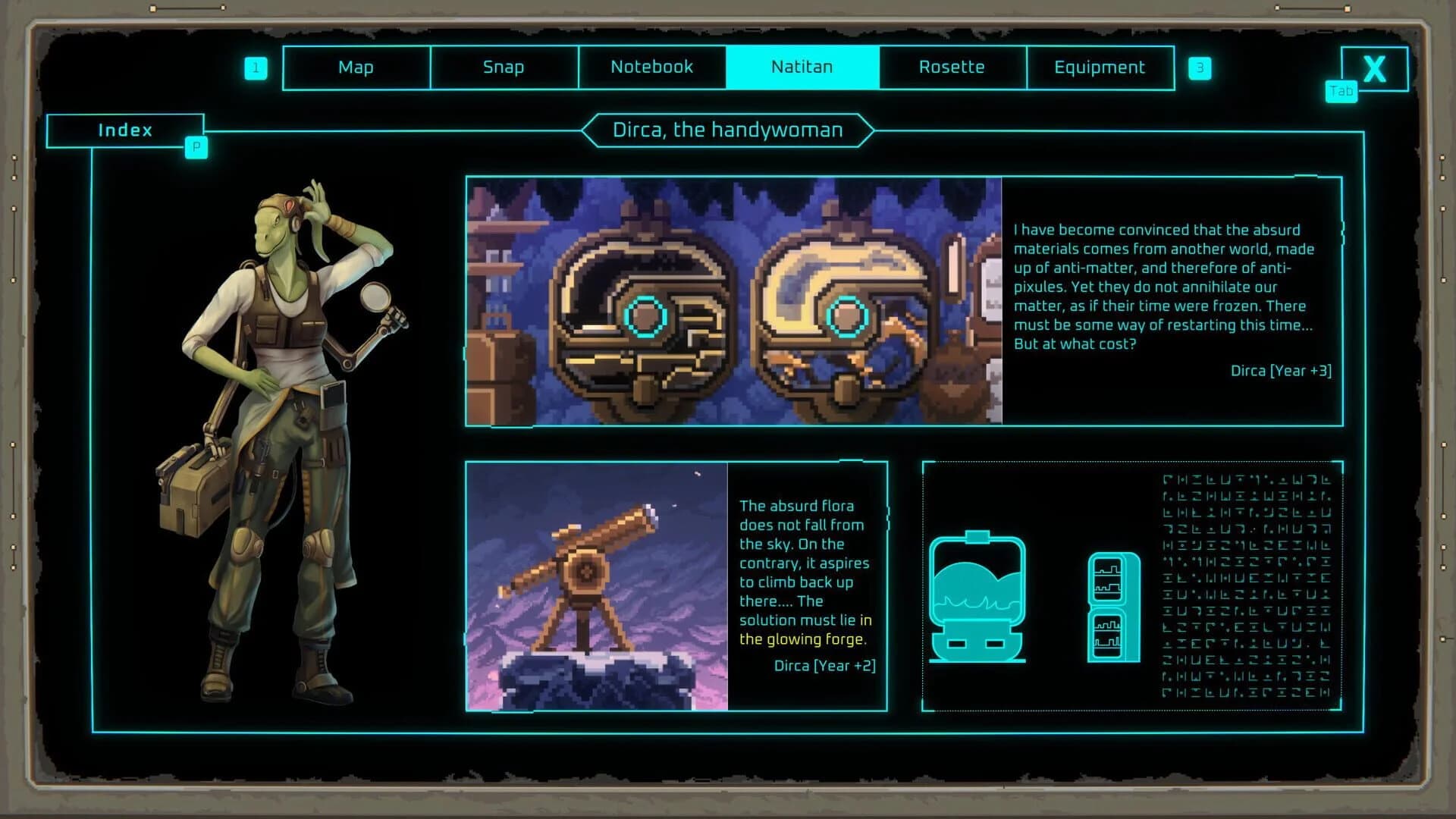Click the 'Tab' key hint badge

click(x=1341, y=92)
